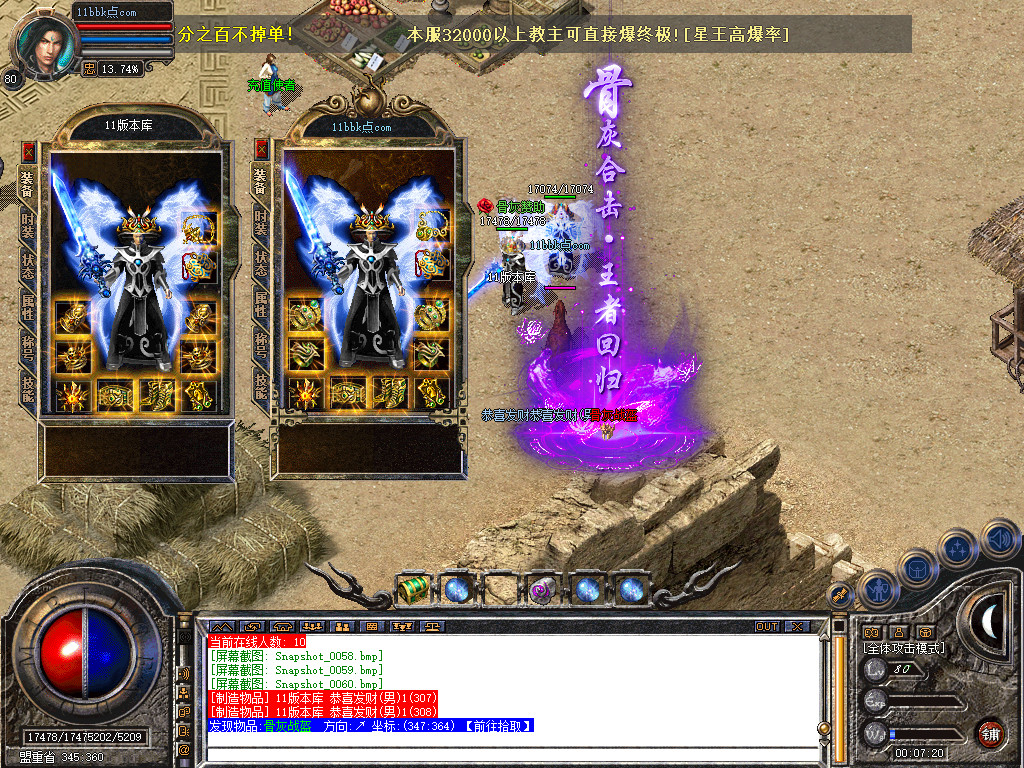Click the OUT button on chat bar
The width and height of the screenshot is (1024, 768).
(x=766, y=626)
